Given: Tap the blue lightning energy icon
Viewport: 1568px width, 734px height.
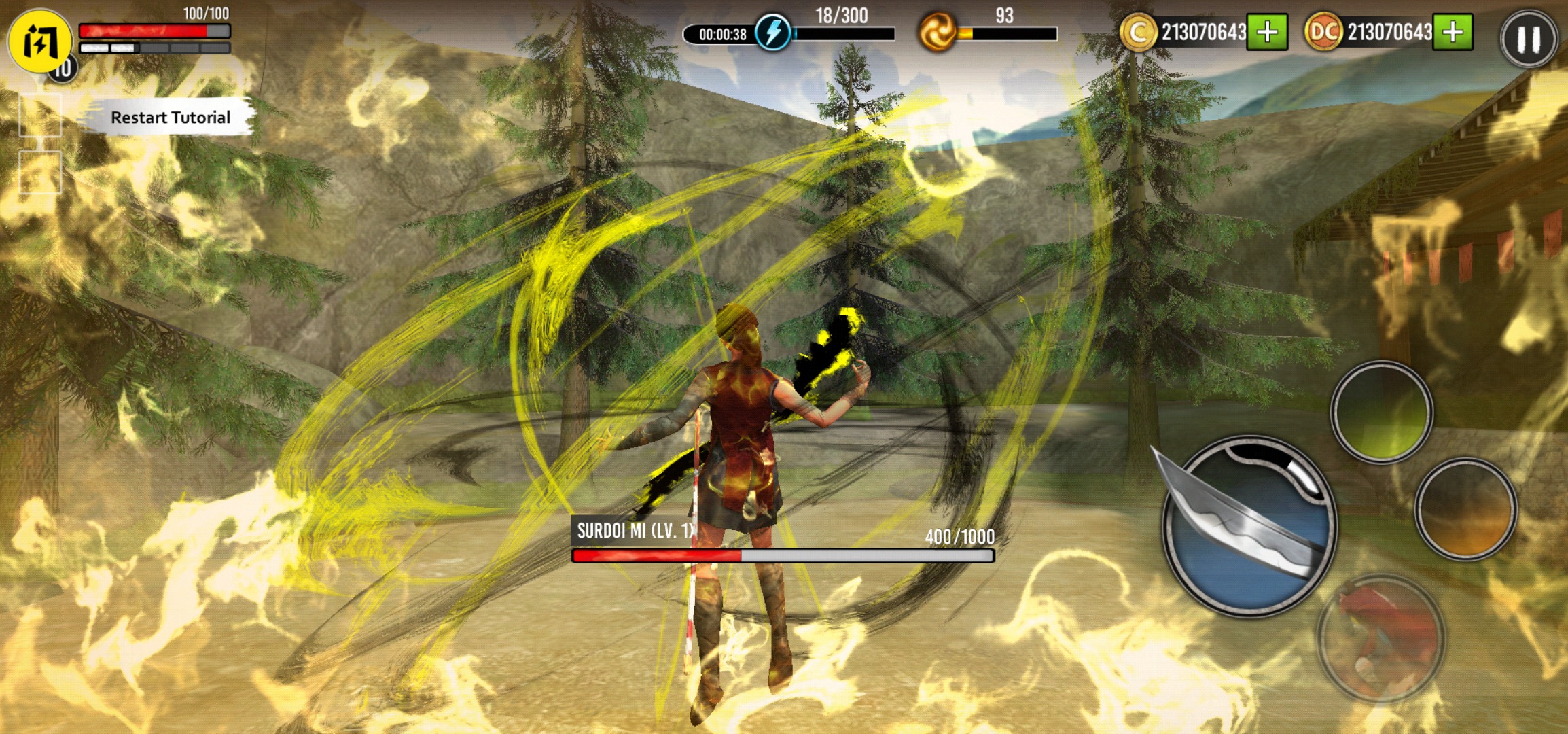Looking at the screenshot, I should (772, 33).
